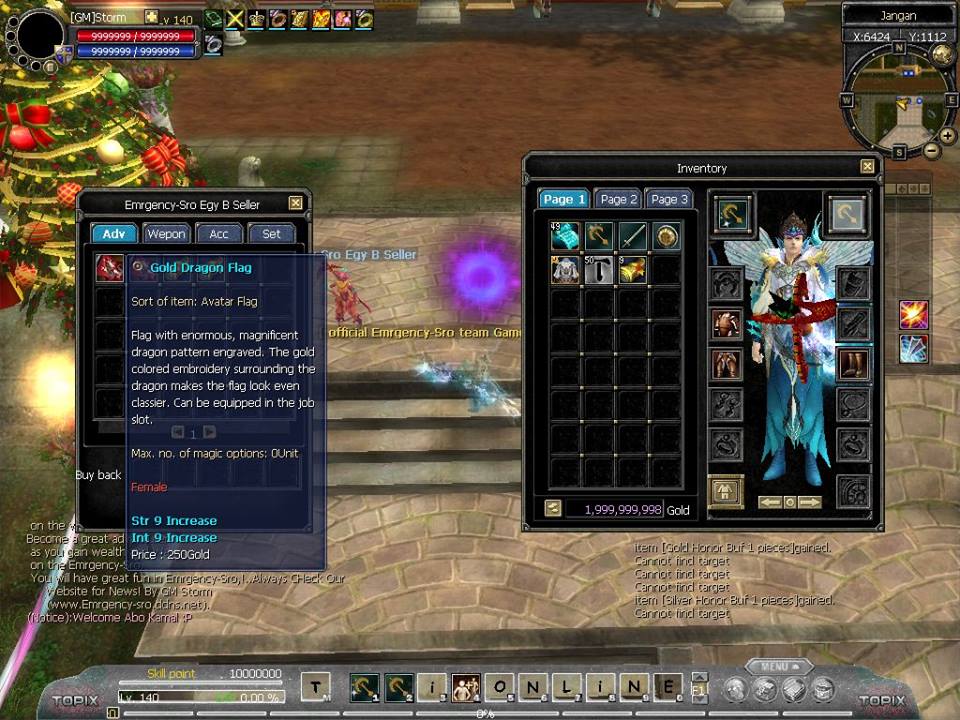The height and width of the screenshot is (720, 960).
Task: Activate the crown buff icon
Action: 256,19
